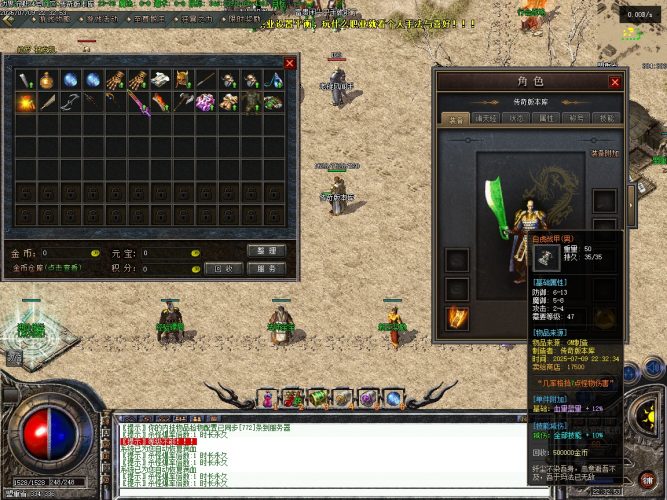Open the 状态 status tab

coord(516,117)
